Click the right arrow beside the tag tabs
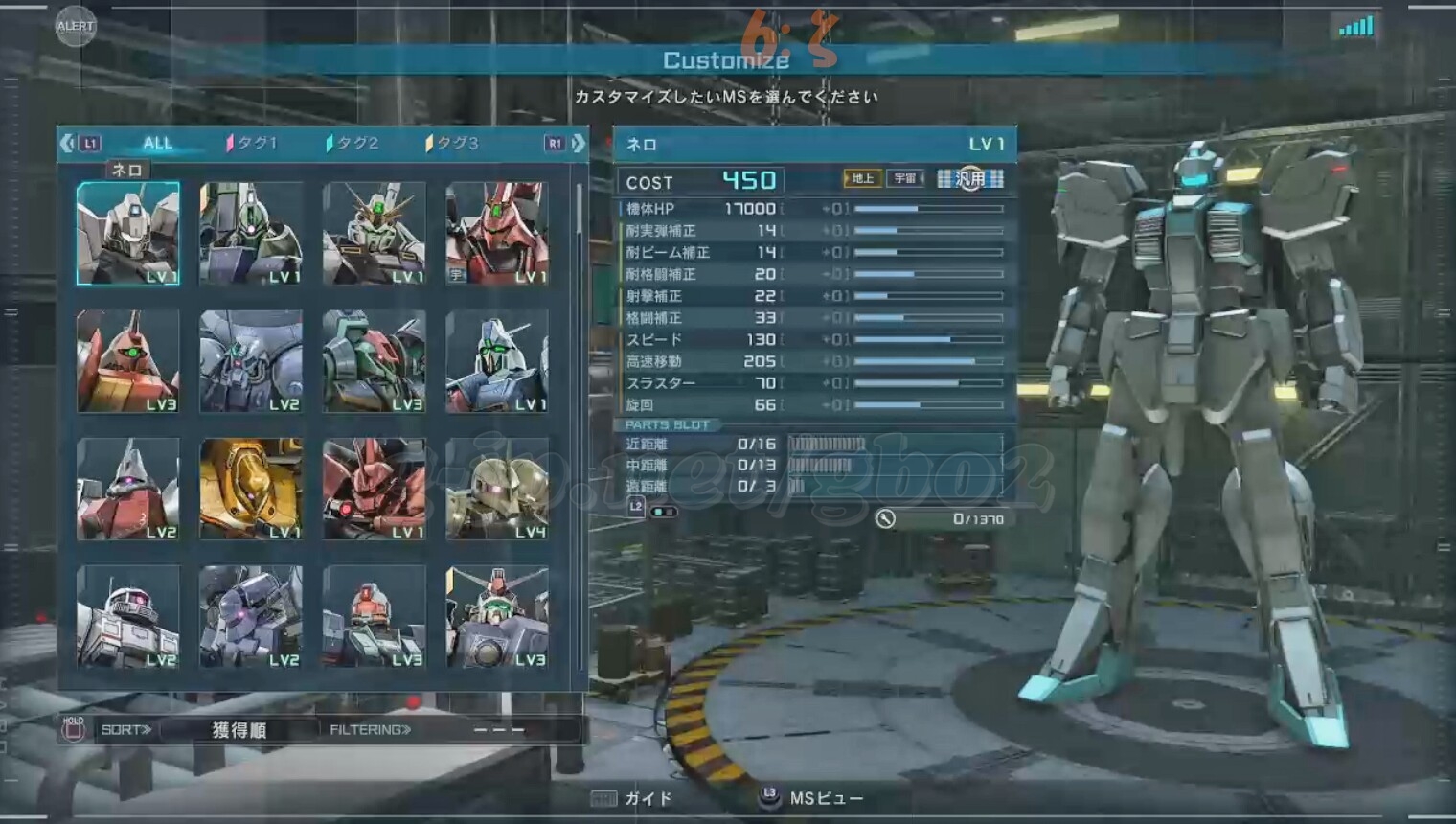1456x824 pixels. click(579, 143)
